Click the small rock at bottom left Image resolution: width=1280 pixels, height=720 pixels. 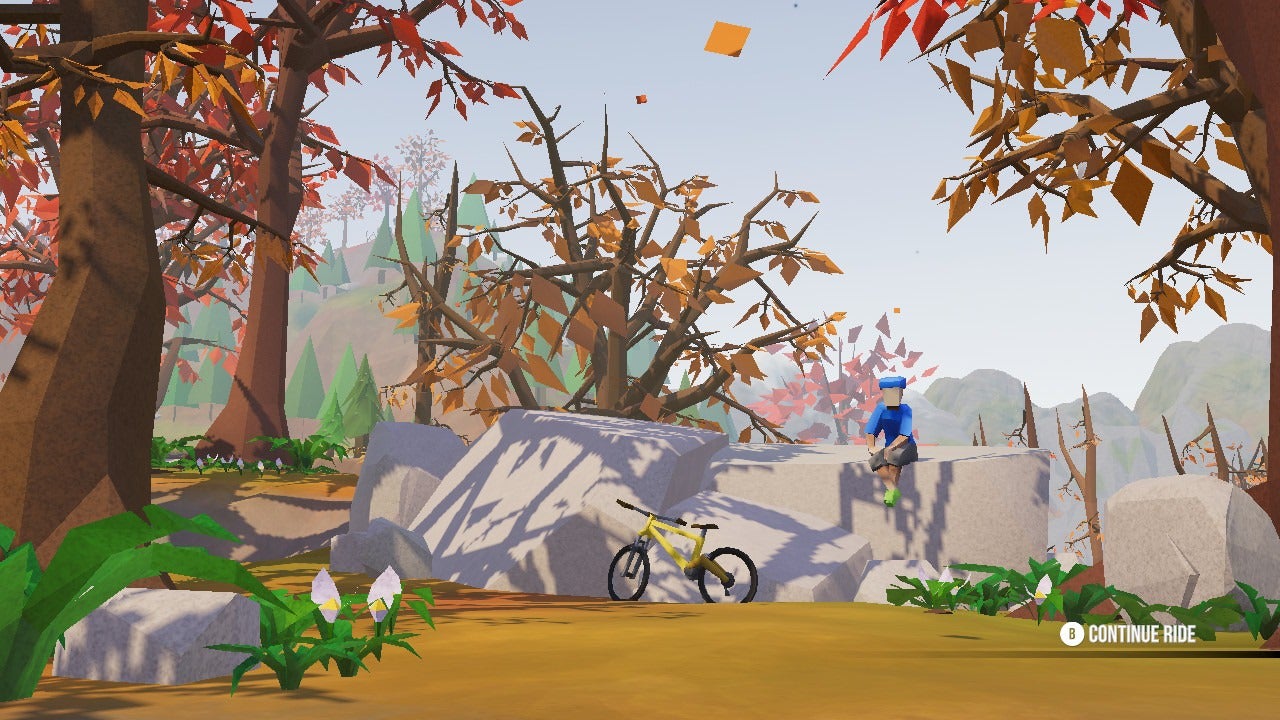150,630
